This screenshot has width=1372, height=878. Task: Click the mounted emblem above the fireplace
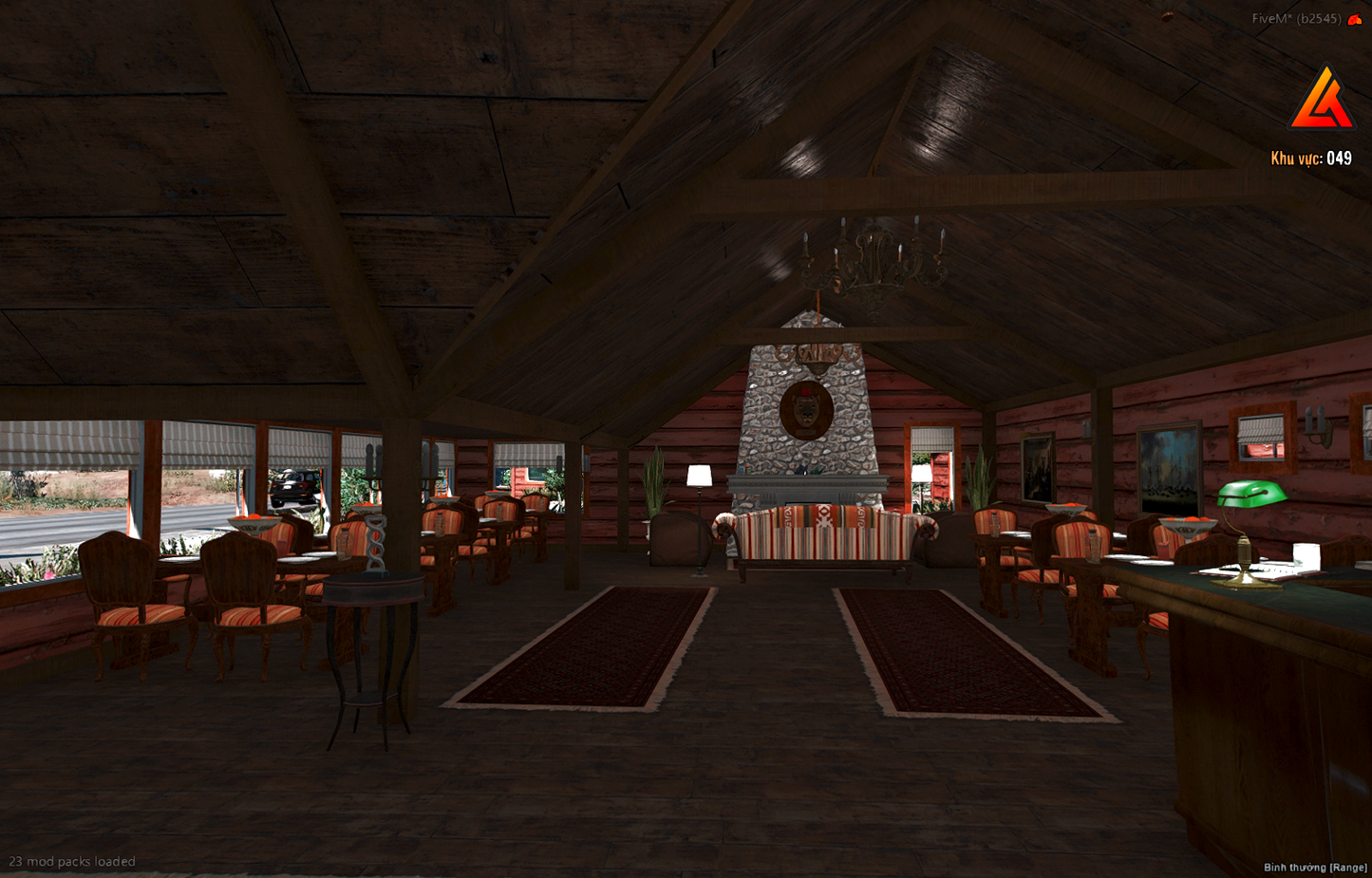805,408
